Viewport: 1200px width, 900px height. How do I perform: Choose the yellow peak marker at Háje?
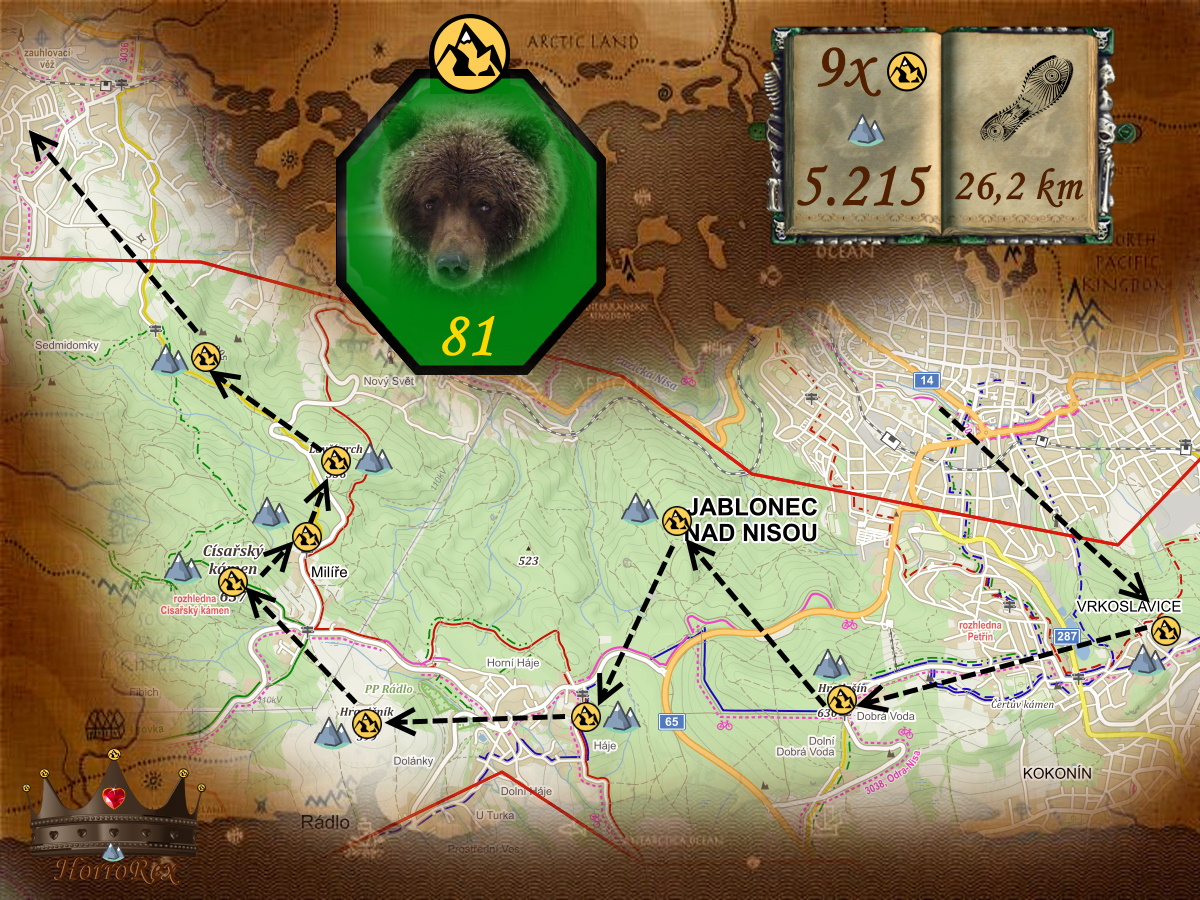click(x=586, y=716)
